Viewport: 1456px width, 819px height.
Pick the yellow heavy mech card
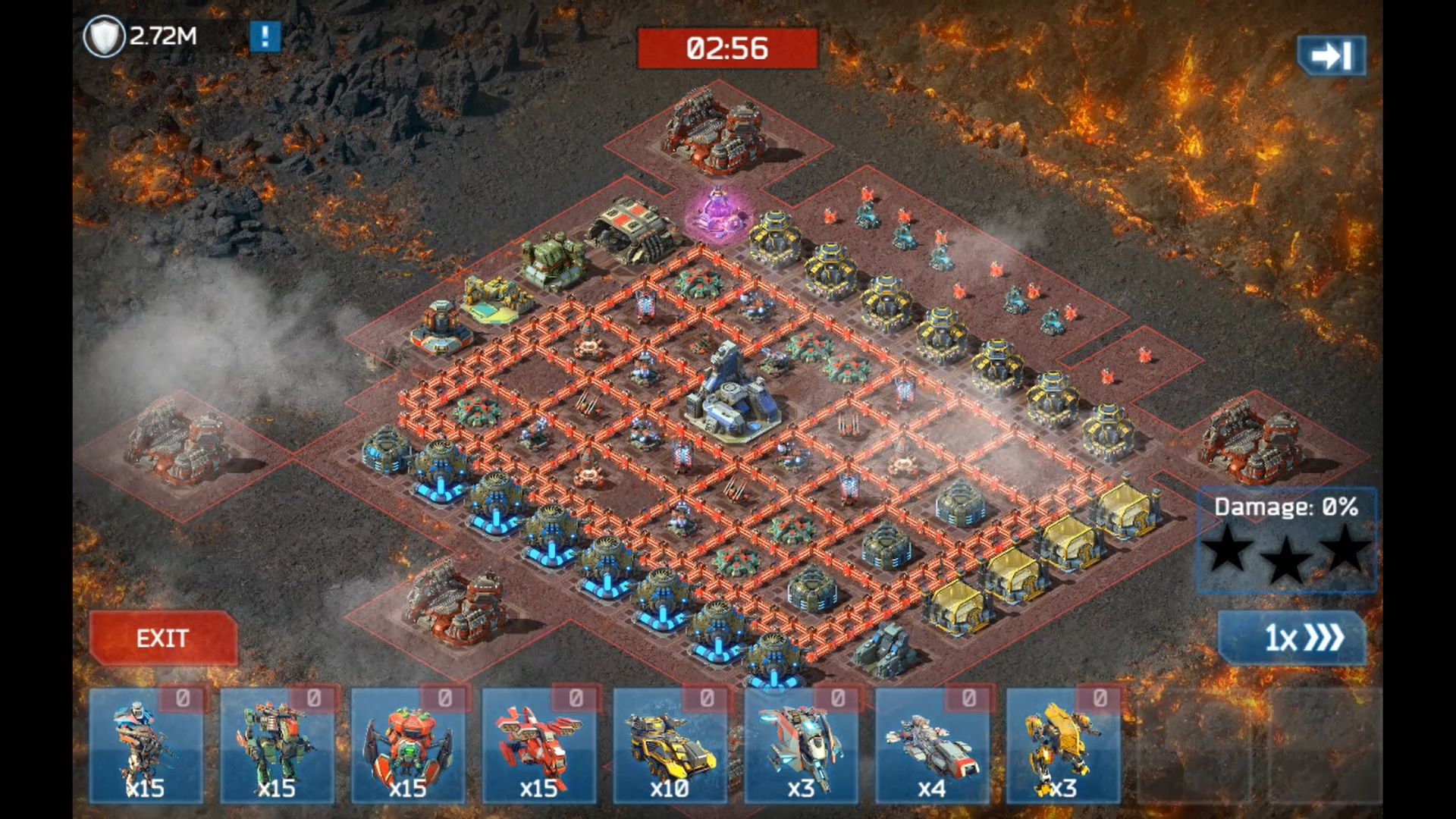pyautogui.click(x=1063, y=746)
